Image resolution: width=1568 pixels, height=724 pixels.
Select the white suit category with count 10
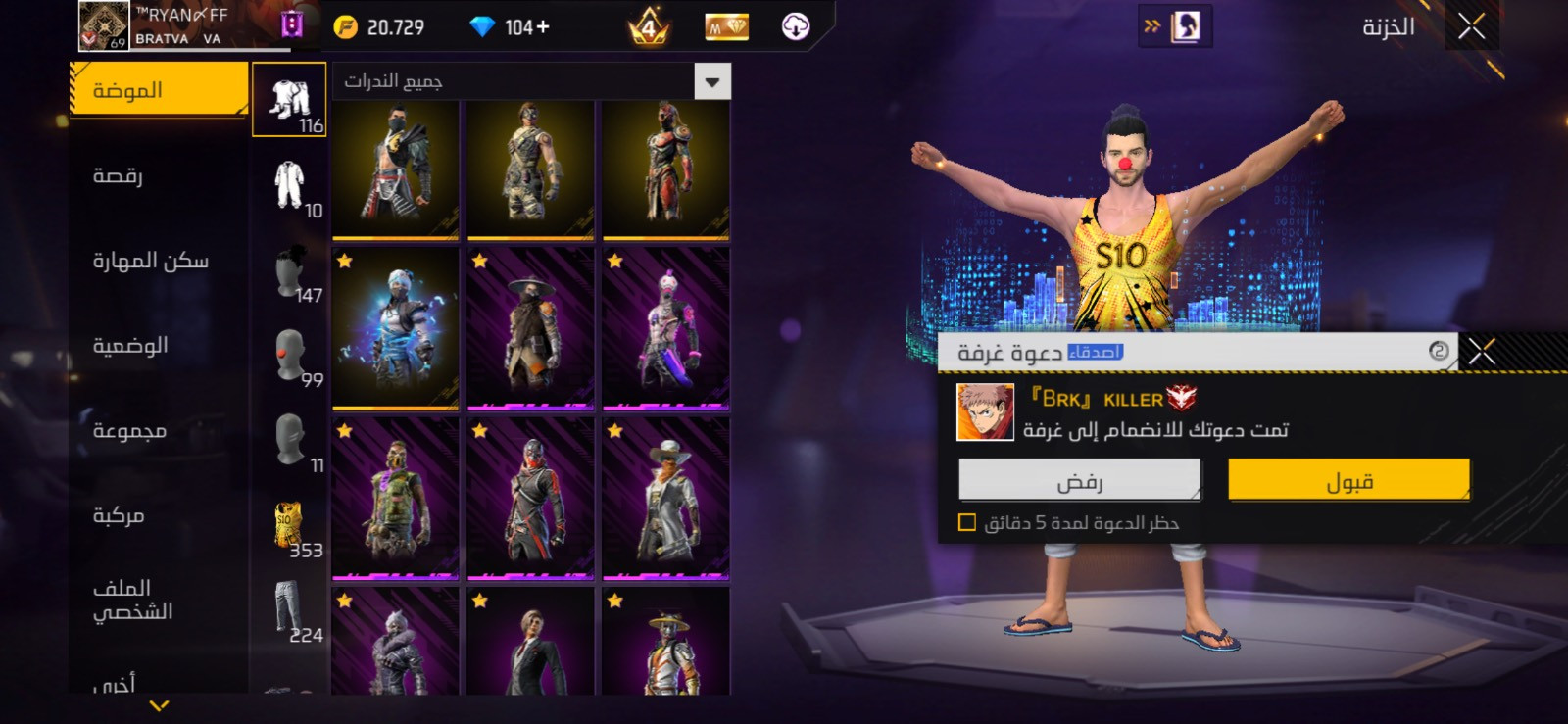290,184
